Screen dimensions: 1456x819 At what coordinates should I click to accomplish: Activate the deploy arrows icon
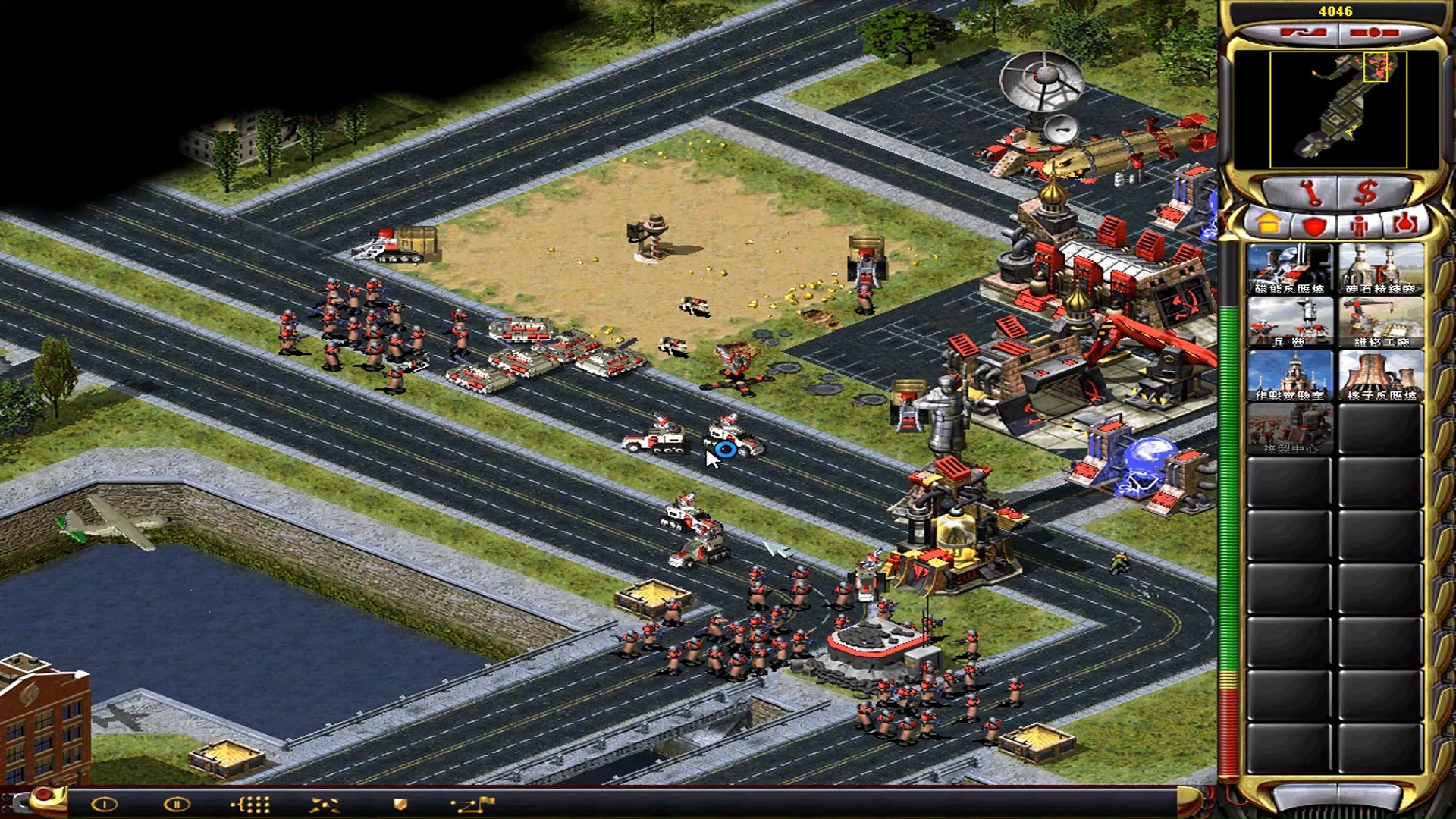pos(325,805)
